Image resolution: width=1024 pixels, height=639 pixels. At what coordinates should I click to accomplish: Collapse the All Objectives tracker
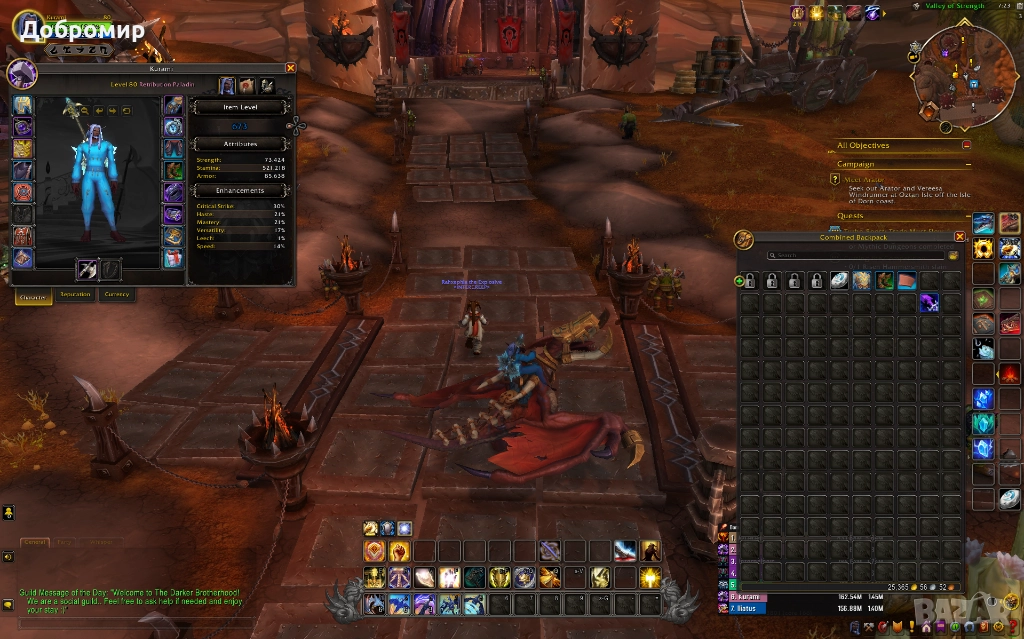click(x=967, y=145)
